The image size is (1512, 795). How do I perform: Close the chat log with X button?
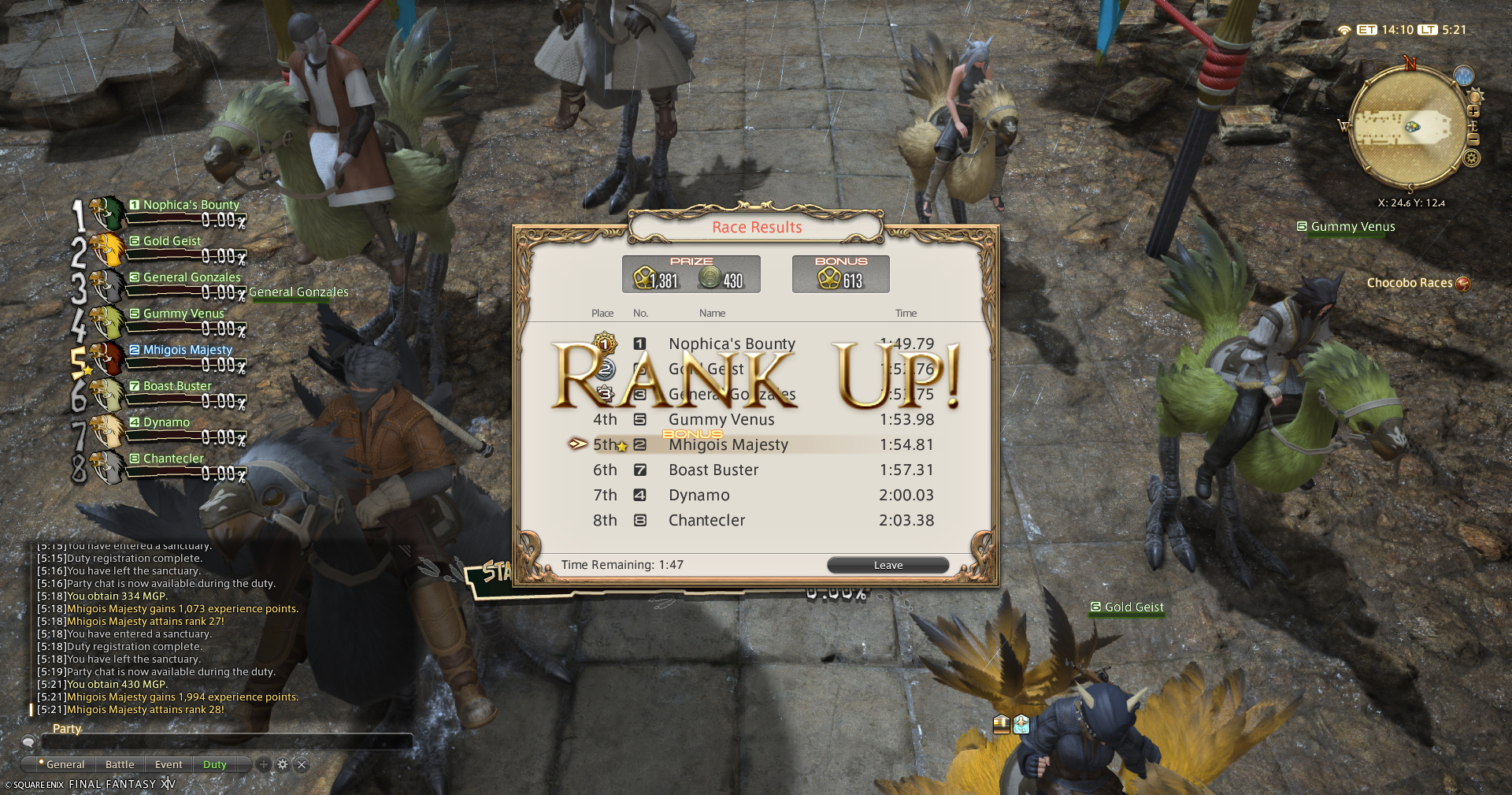point(302,764)
